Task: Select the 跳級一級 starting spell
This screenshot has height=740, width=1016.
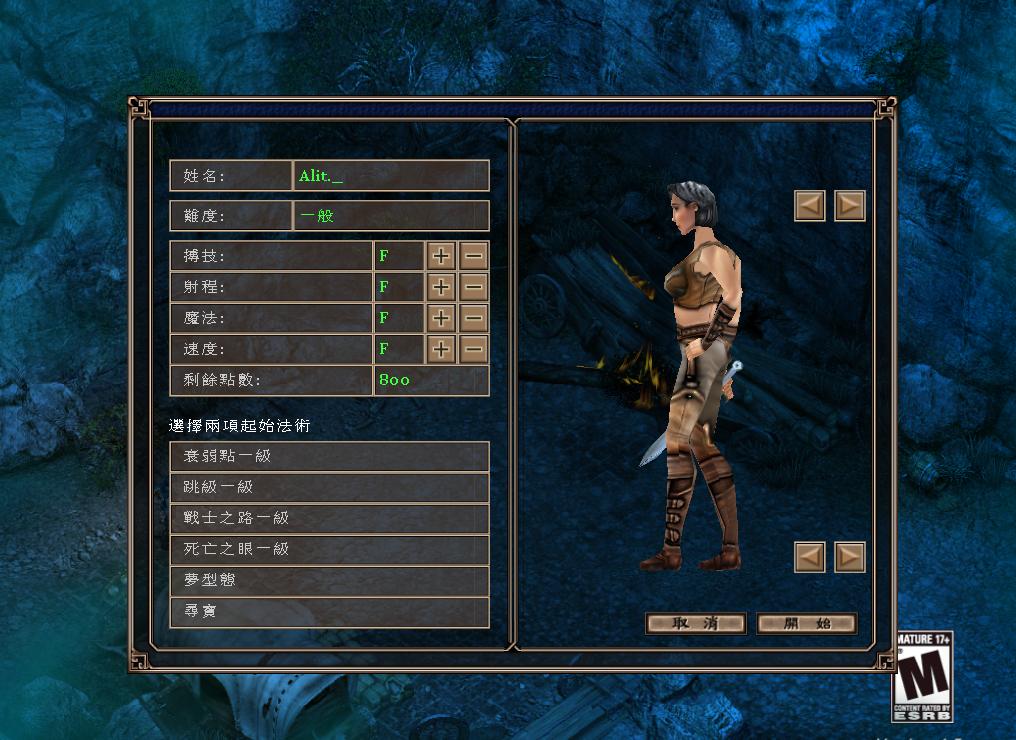Action: 329,487
